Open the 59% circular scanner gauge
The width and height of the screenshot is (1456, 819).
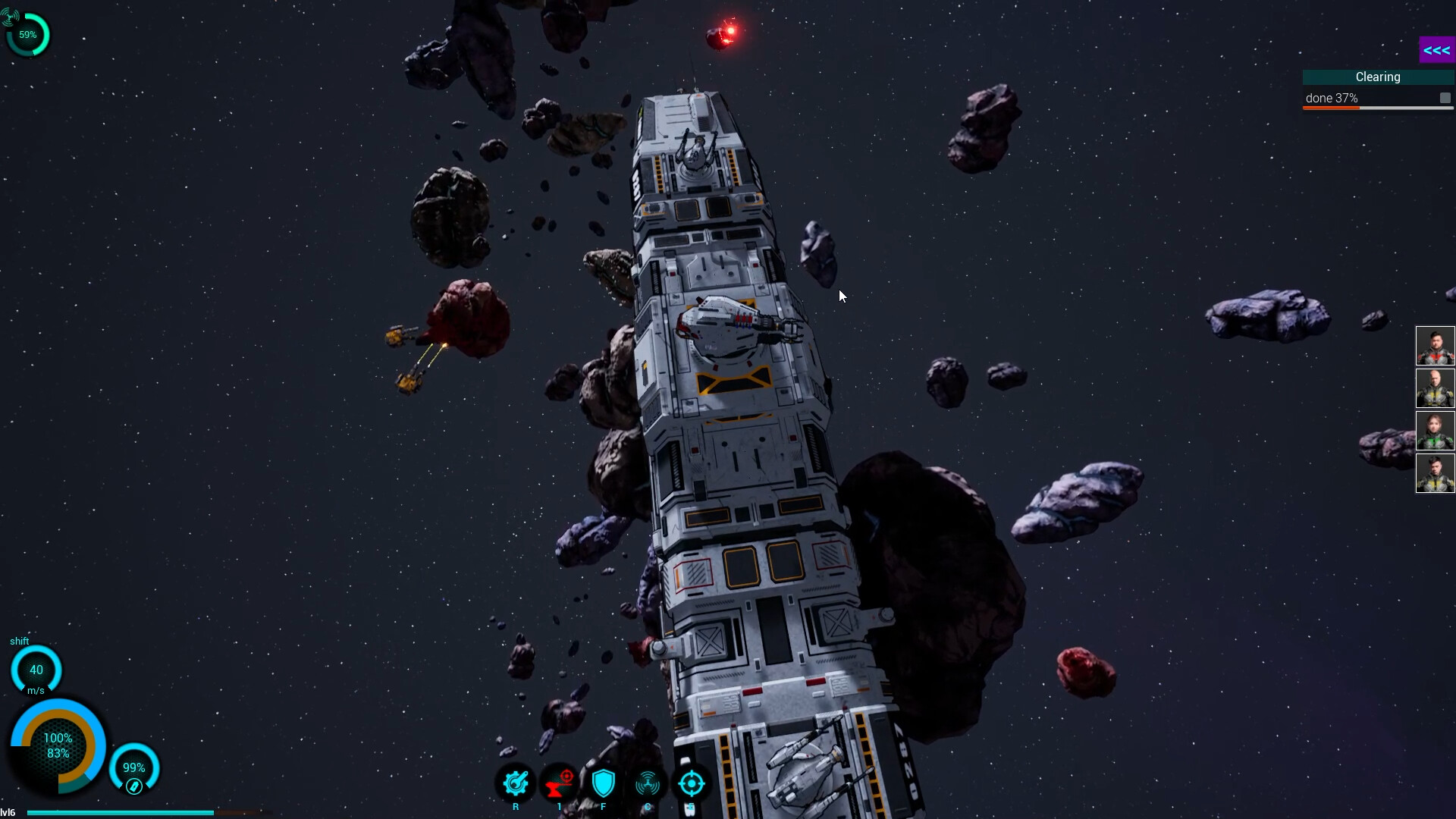pyautogui.click(x=27, y=33)
